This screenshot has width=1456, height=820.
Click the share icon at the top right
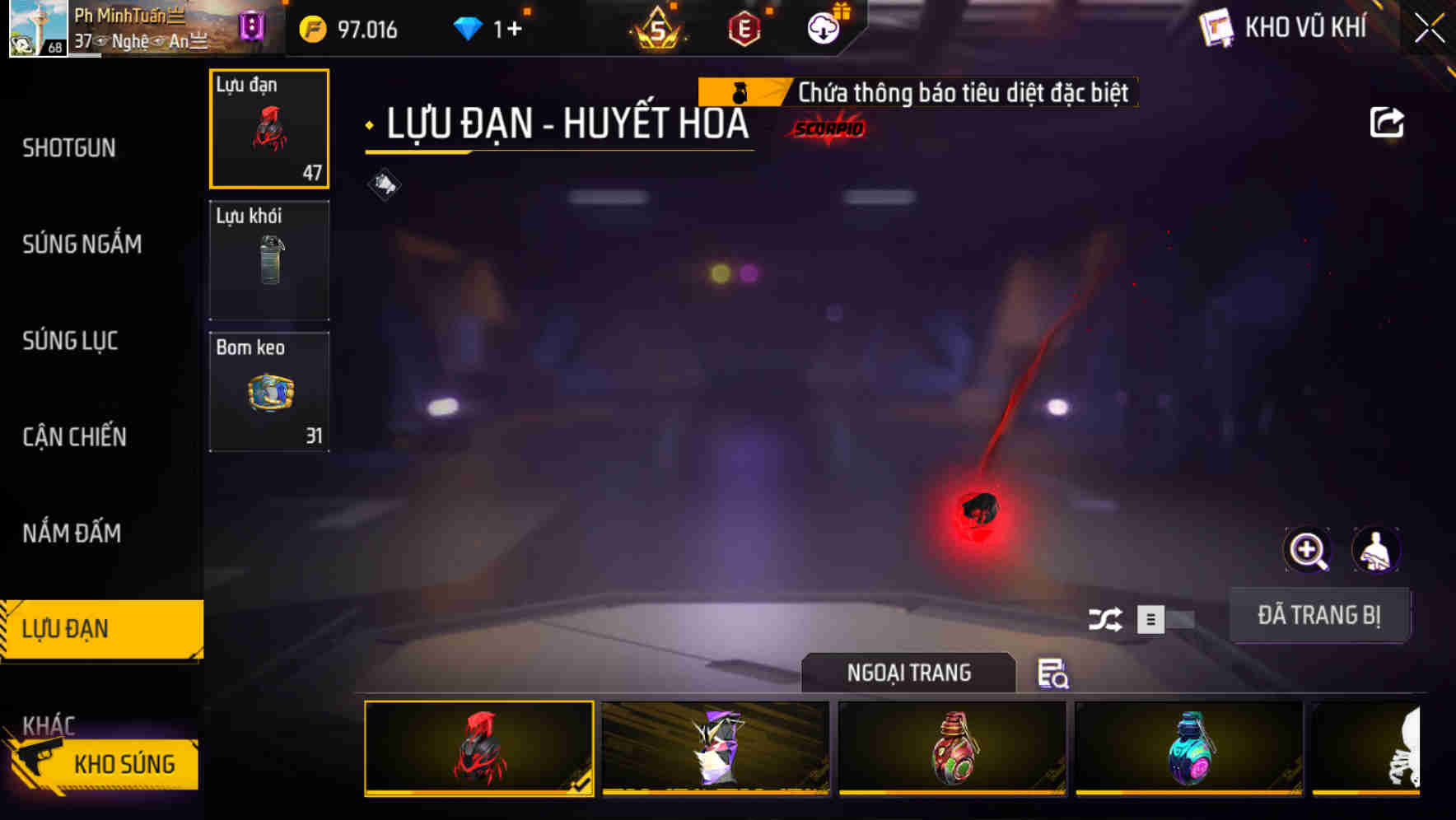click(1388, 121)
